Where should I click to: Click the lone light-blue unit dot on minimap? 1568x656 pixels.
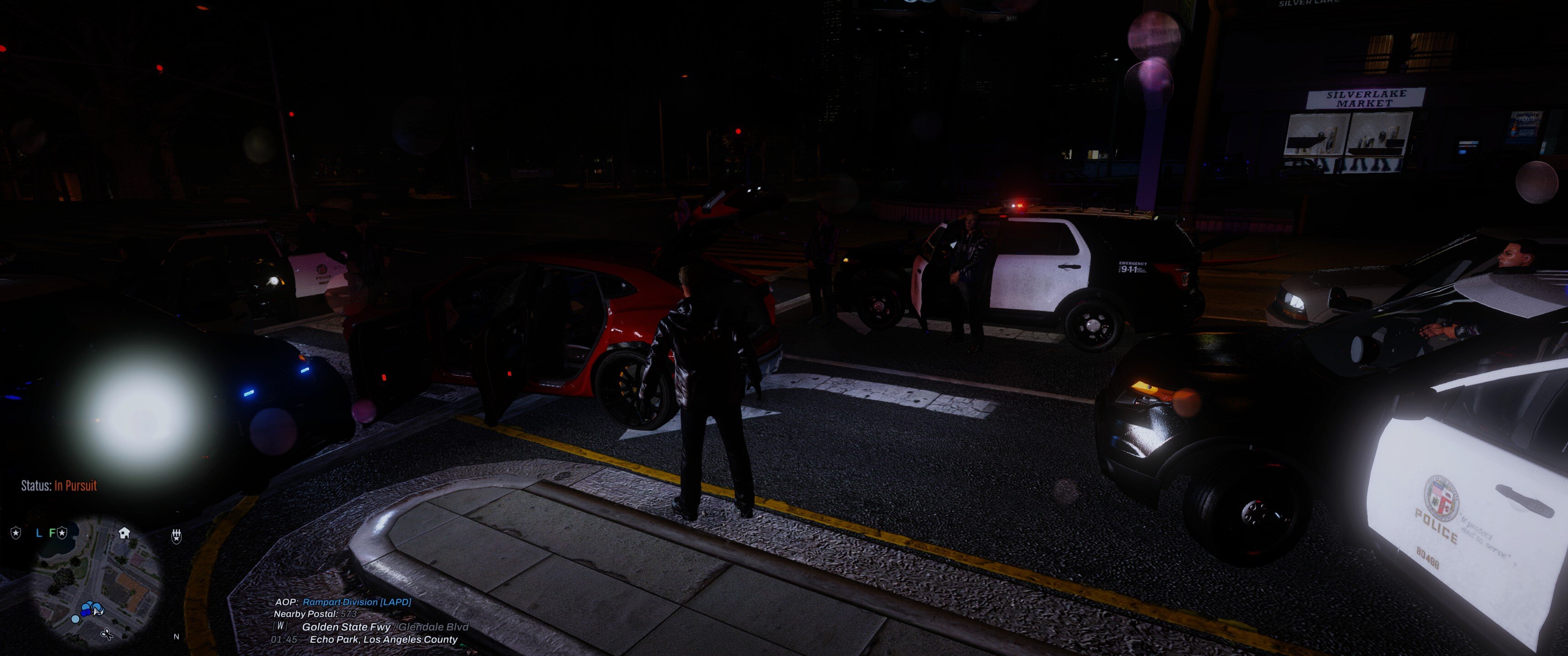click(x=76, y=619)
